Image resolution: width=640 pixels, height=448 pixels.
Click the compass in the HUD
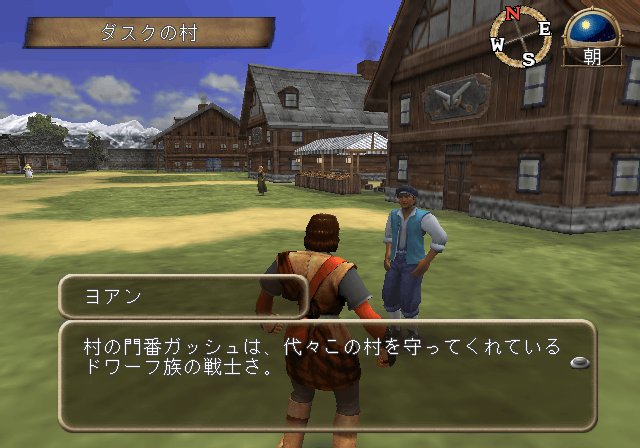pyautogui.click(x=520, y=37)
